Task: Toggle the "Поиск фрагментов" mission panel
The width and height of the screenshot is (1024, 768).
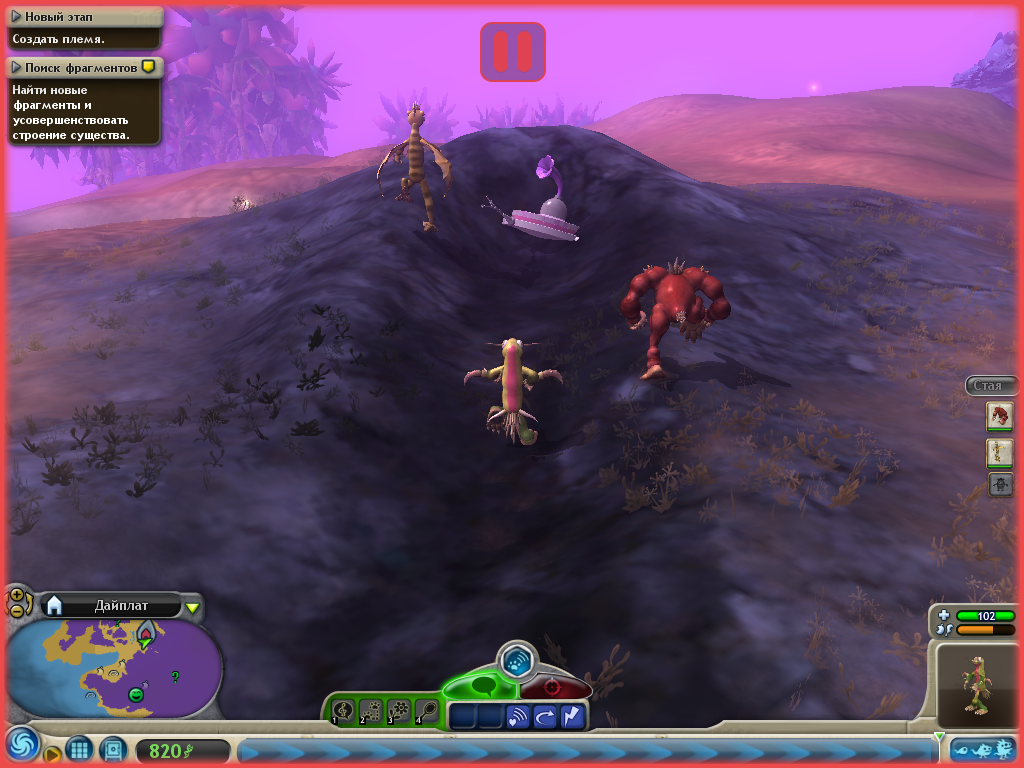Action: click(x=16, y=67)
